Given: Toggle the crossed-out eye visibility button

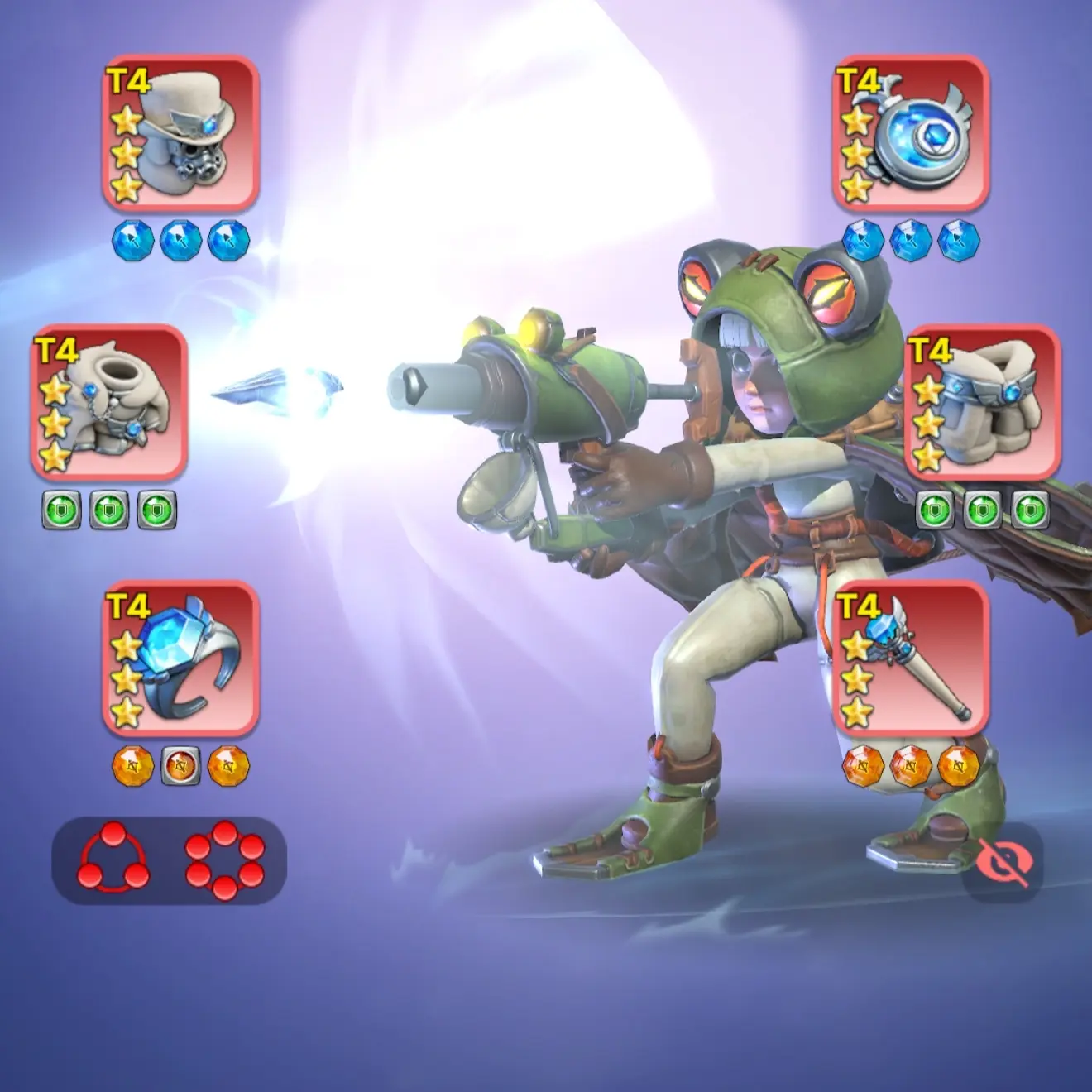Looking at the screenshot, I should point(1003,864).
